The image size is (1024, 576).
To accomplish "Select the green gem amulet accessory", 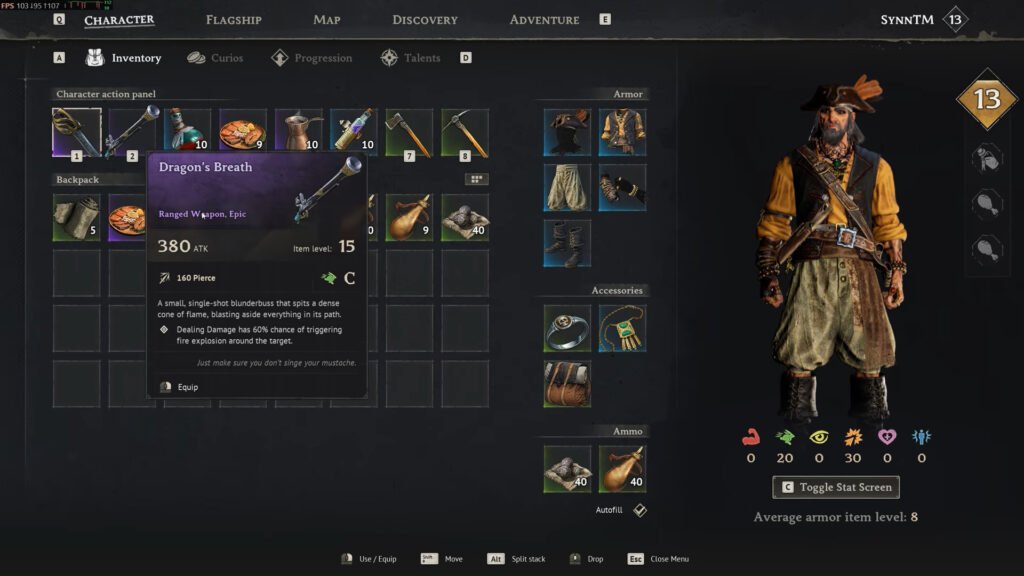I will pyautogui.click(x=623, y=329).
